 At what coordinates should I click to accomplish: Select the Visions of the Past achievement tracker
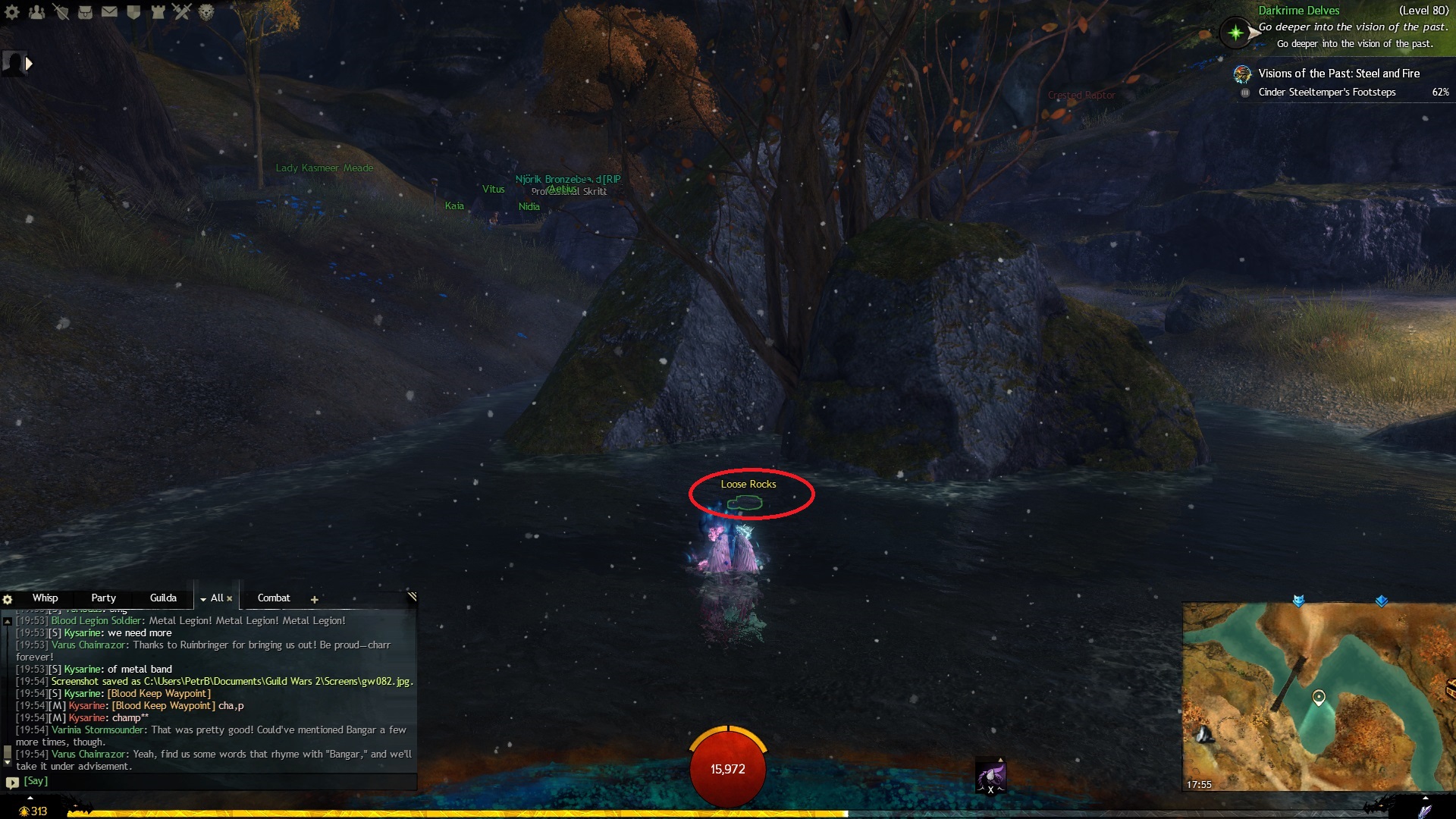[1338, 74]
